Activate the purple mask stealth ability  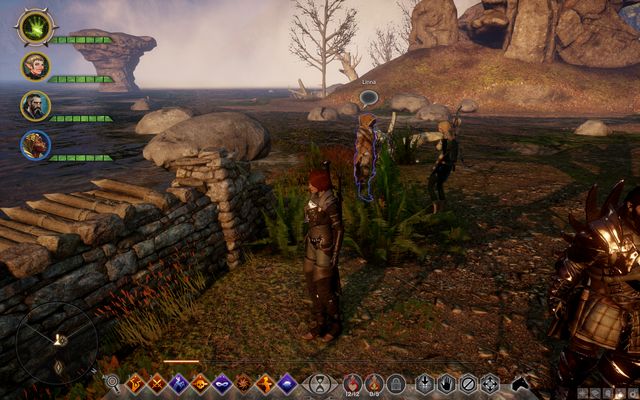221,382
